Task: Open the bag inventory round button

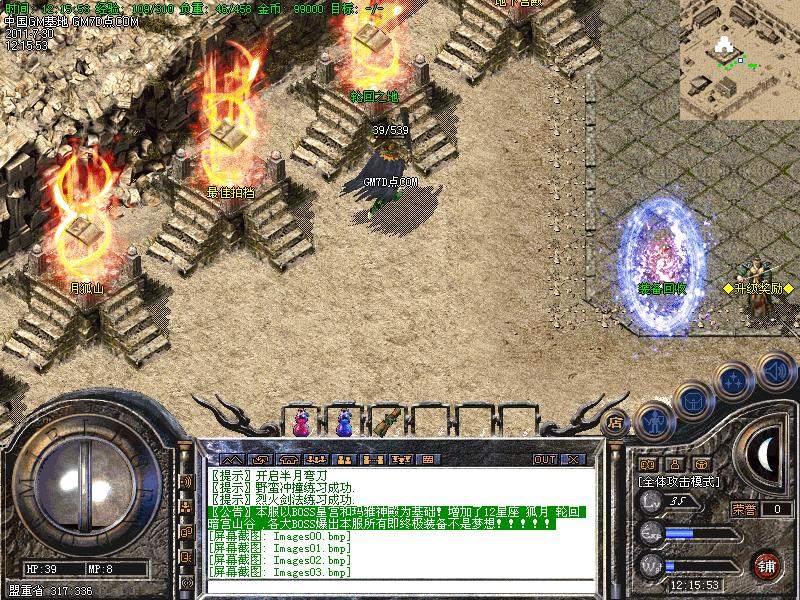Action: pyautogui.click(x=694, y=401)
